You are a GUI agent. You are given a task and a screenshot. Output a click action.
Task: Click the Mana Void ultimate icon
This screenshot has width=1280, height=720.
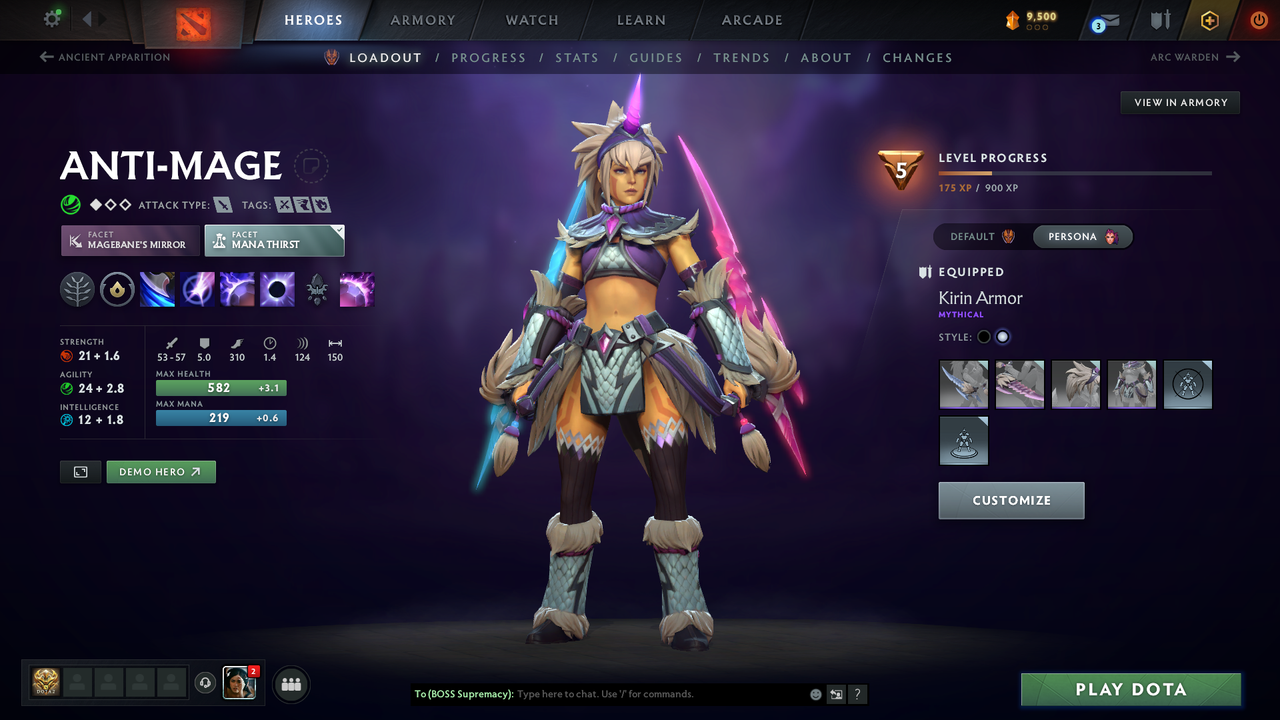click(277, 290)
